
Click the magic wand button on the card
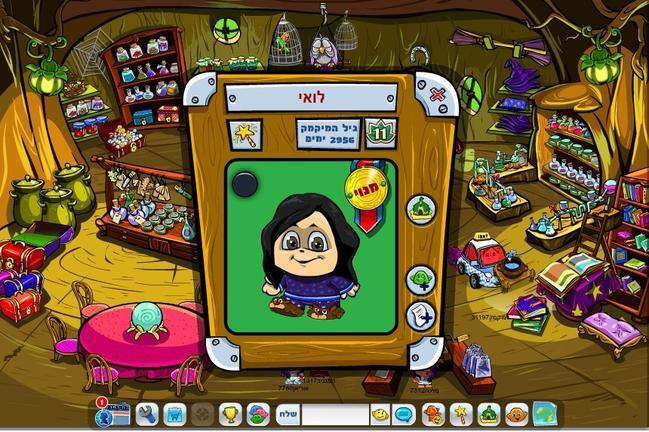pyautogui.click(x=246, y=133)
